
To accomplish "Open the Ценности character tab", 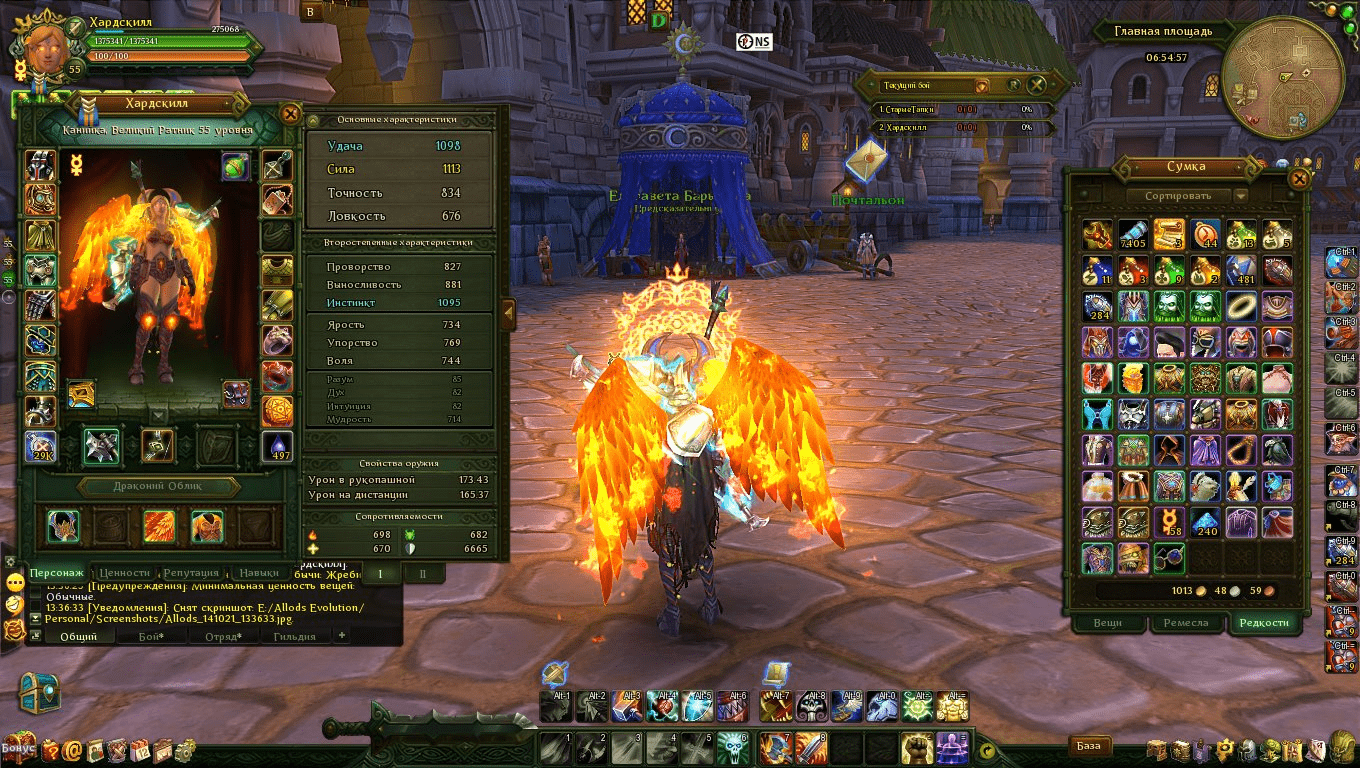I will pos(124,573).
